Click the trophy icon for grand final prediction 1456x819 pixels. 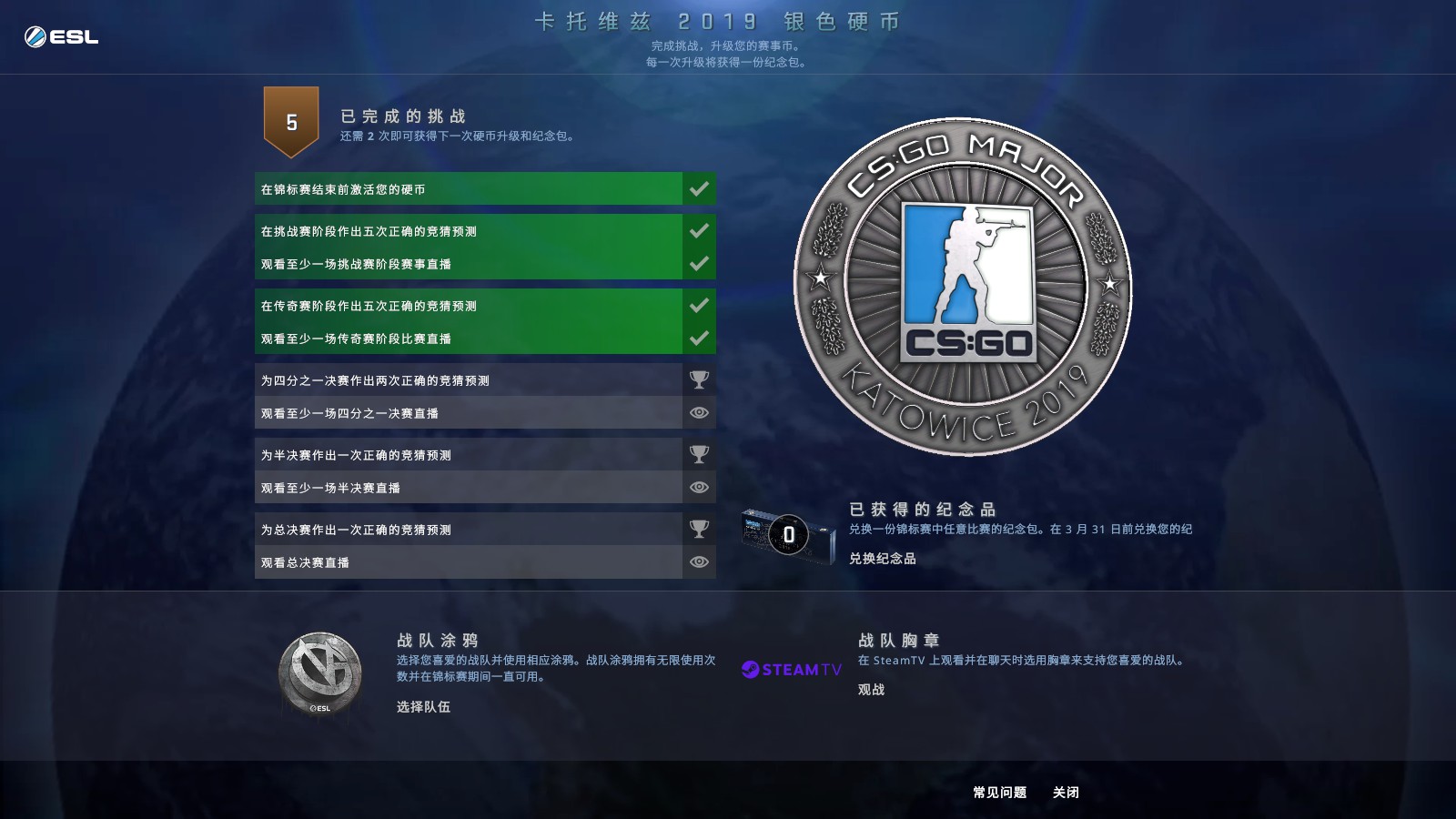[698, 529]
